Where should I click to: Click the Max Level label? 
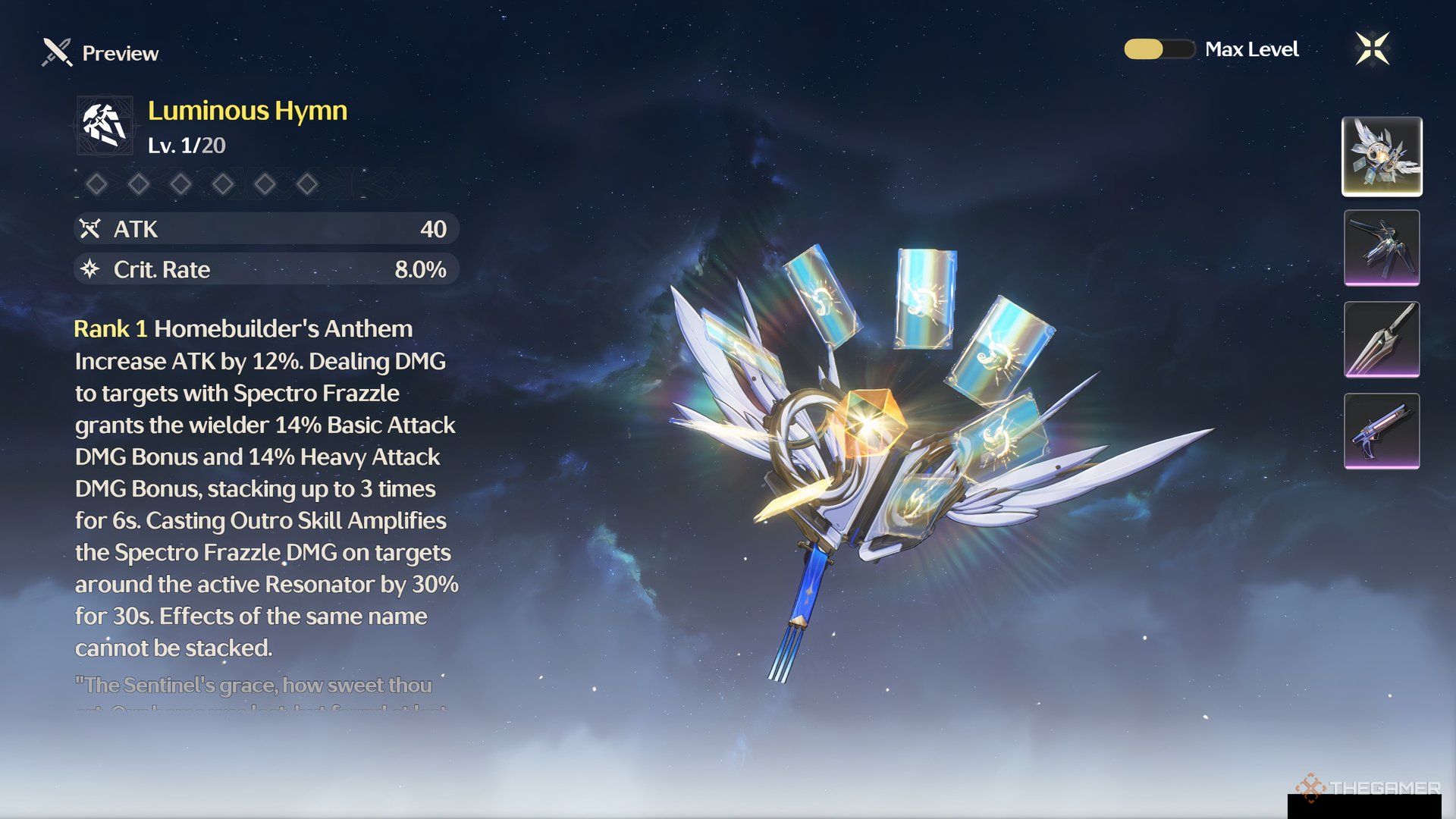coord(1251,49)
